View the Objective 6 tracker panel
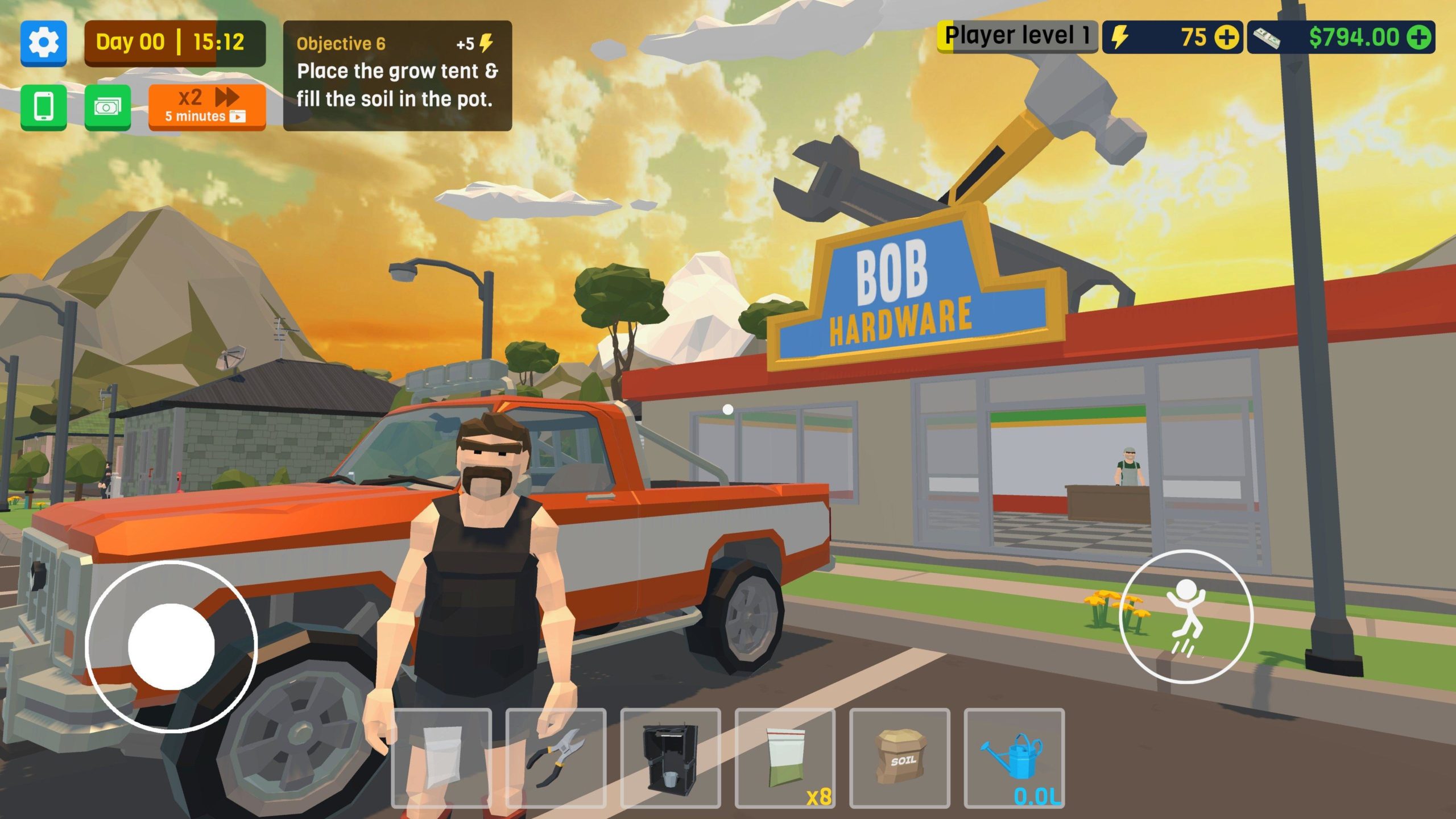Viewport: 1456px width, 819px height. (x=397, y=75)
